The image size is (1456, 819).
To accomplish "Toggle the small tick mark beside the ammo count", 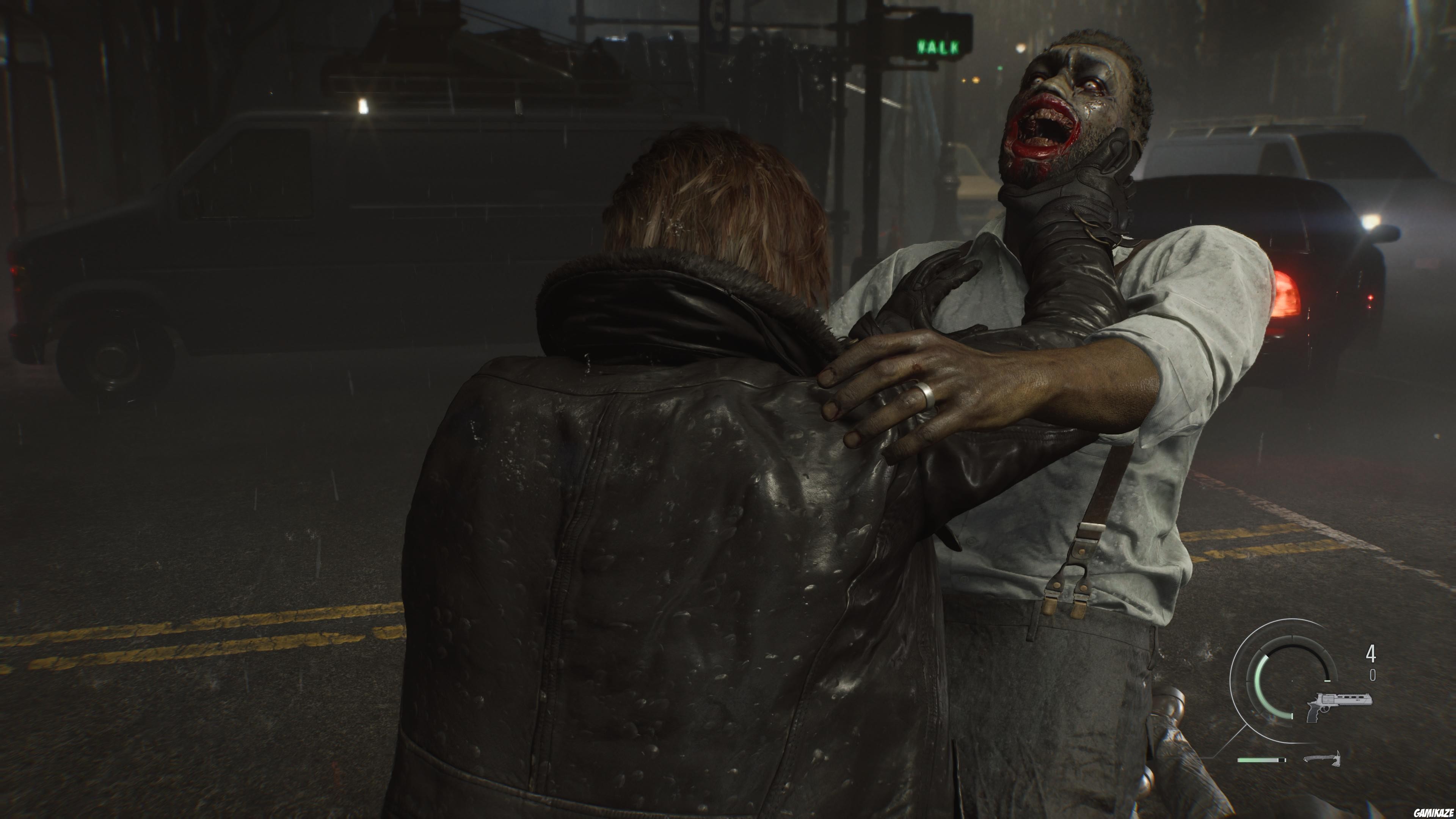I will pyautogui.click(x=1328, y=681).
